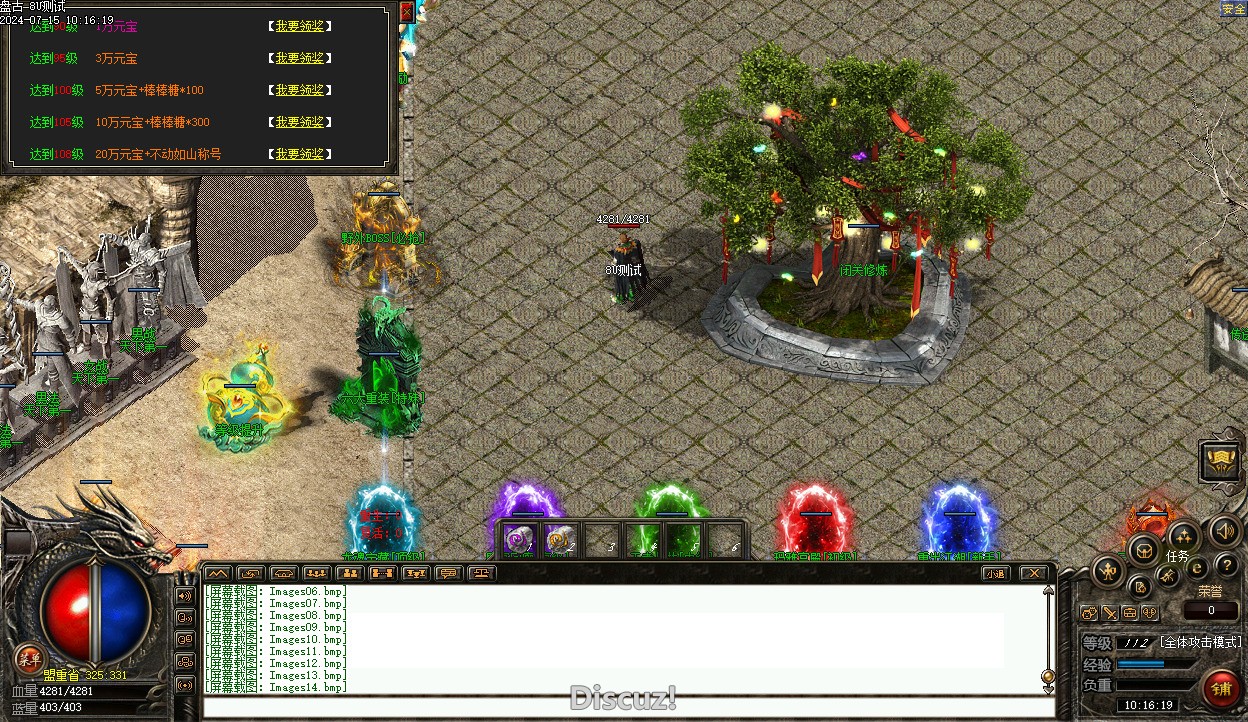Image resolution: width=1248 pixels, height=722 pixels.
Task: Claim the 3万元宝 level 95 reward
Action: coord(300,58)
